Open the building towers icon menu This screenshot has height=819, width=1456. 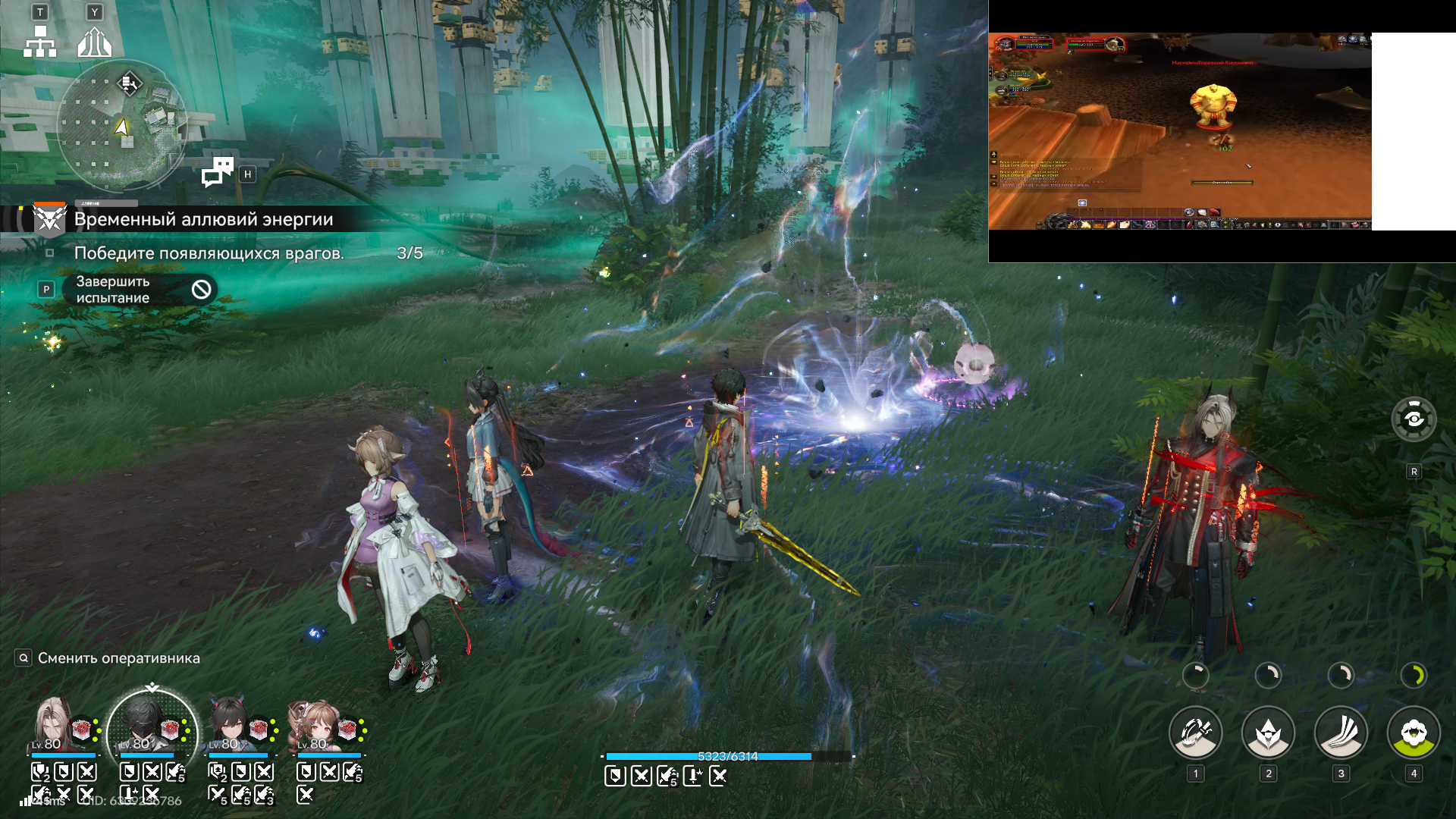(95, 42)
